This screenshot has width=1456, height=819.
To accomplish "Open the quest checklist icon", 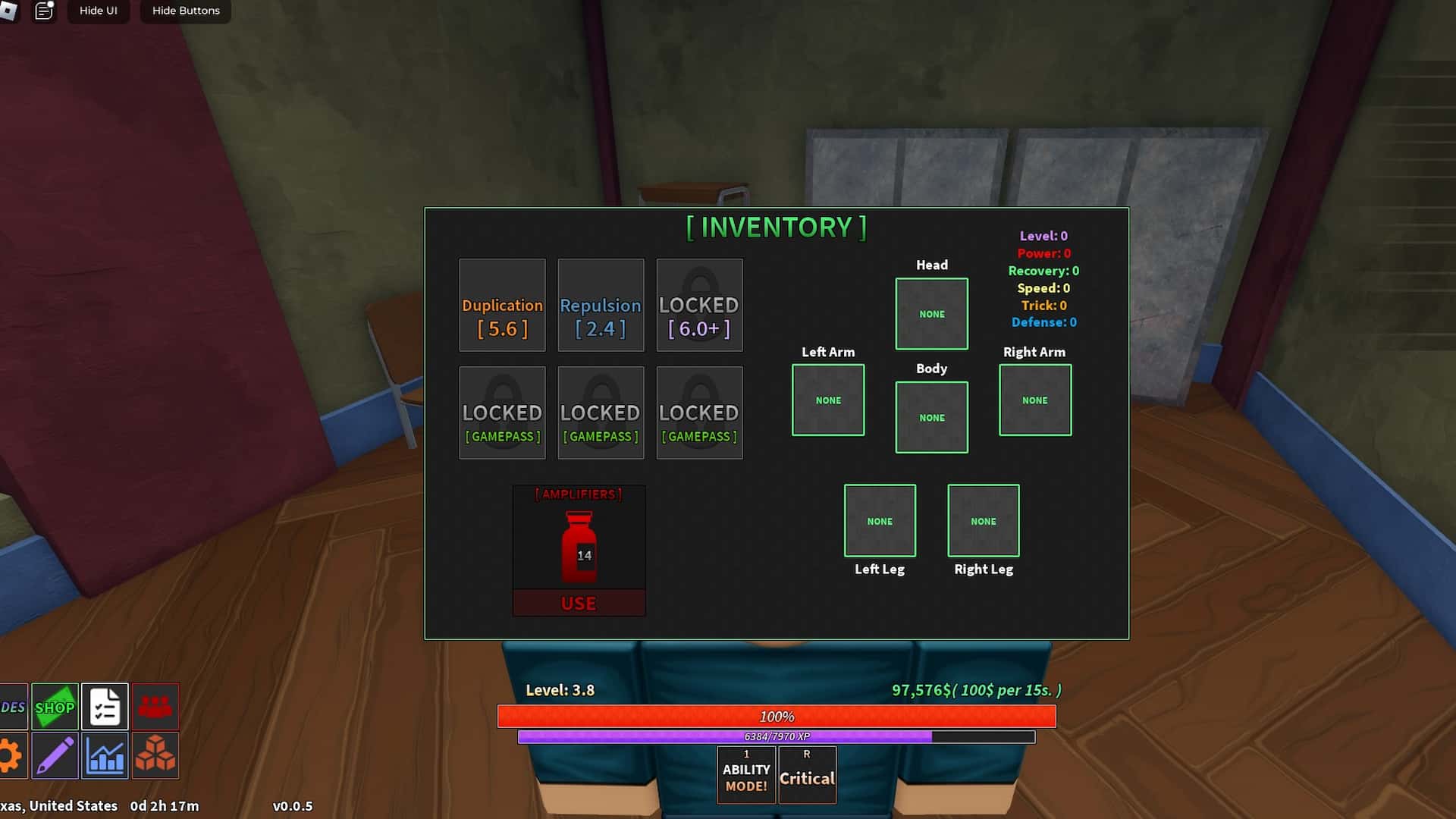I will point(105,706).
